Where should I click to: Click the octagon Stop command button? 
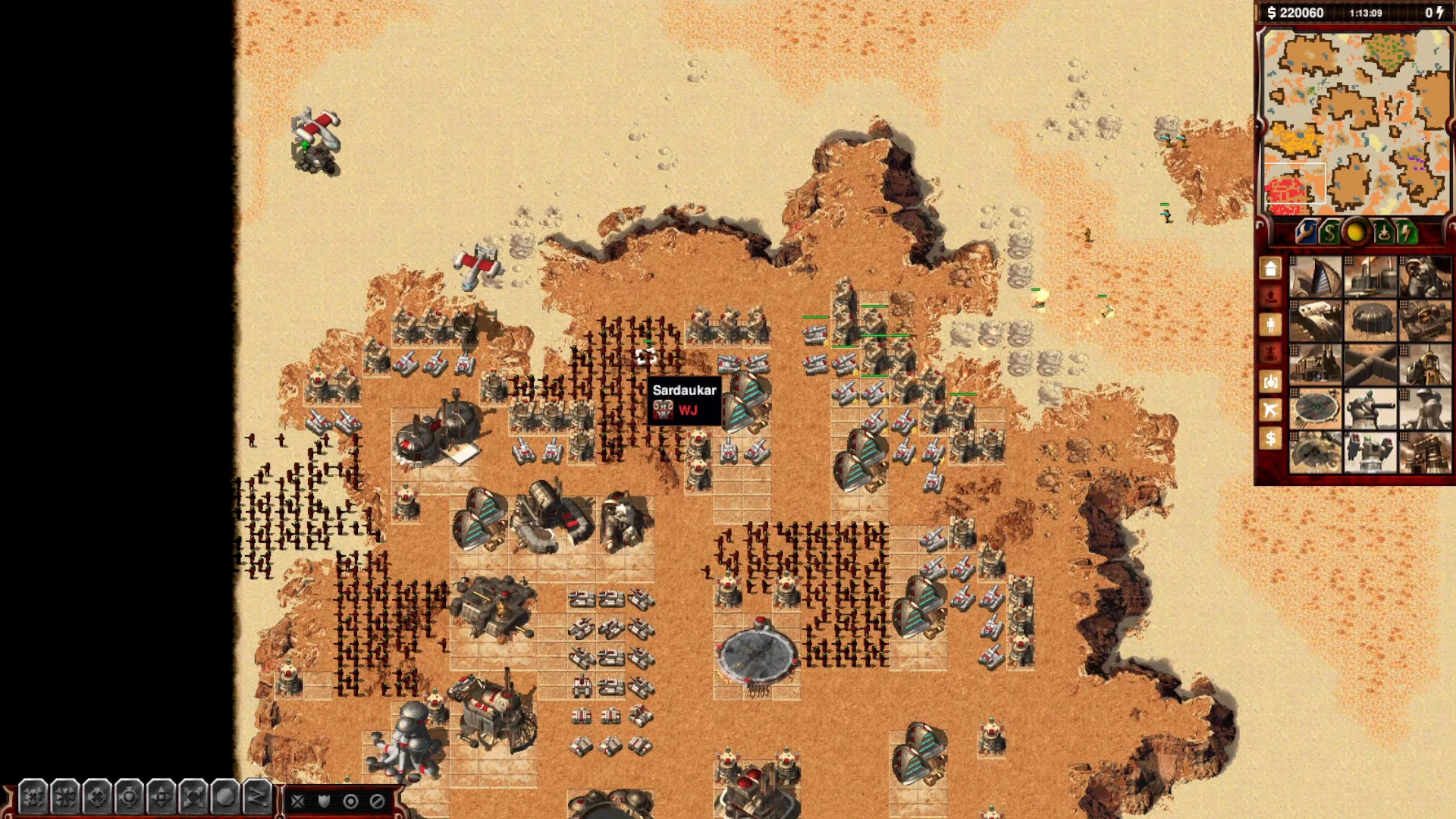[x=225, y=798]
